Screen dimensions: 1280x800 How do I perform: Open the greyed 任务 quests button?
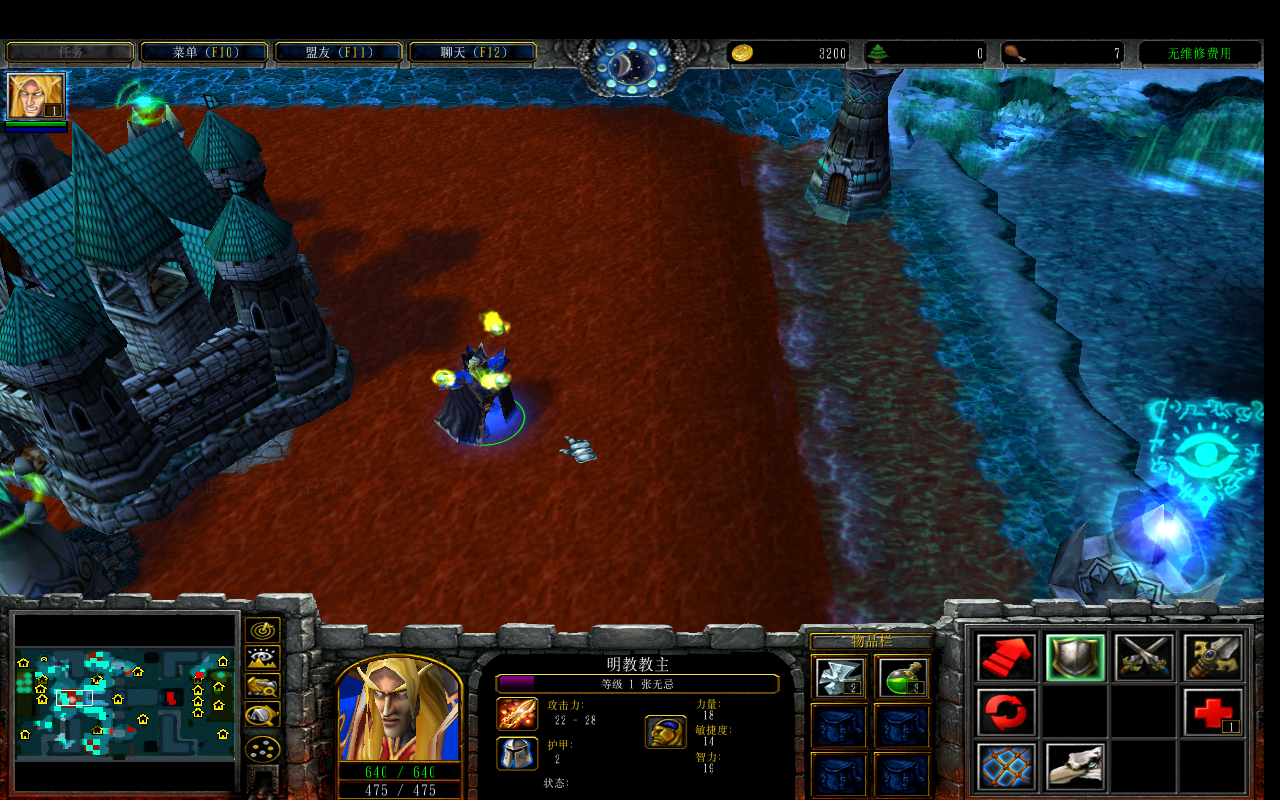click(70, 52)
